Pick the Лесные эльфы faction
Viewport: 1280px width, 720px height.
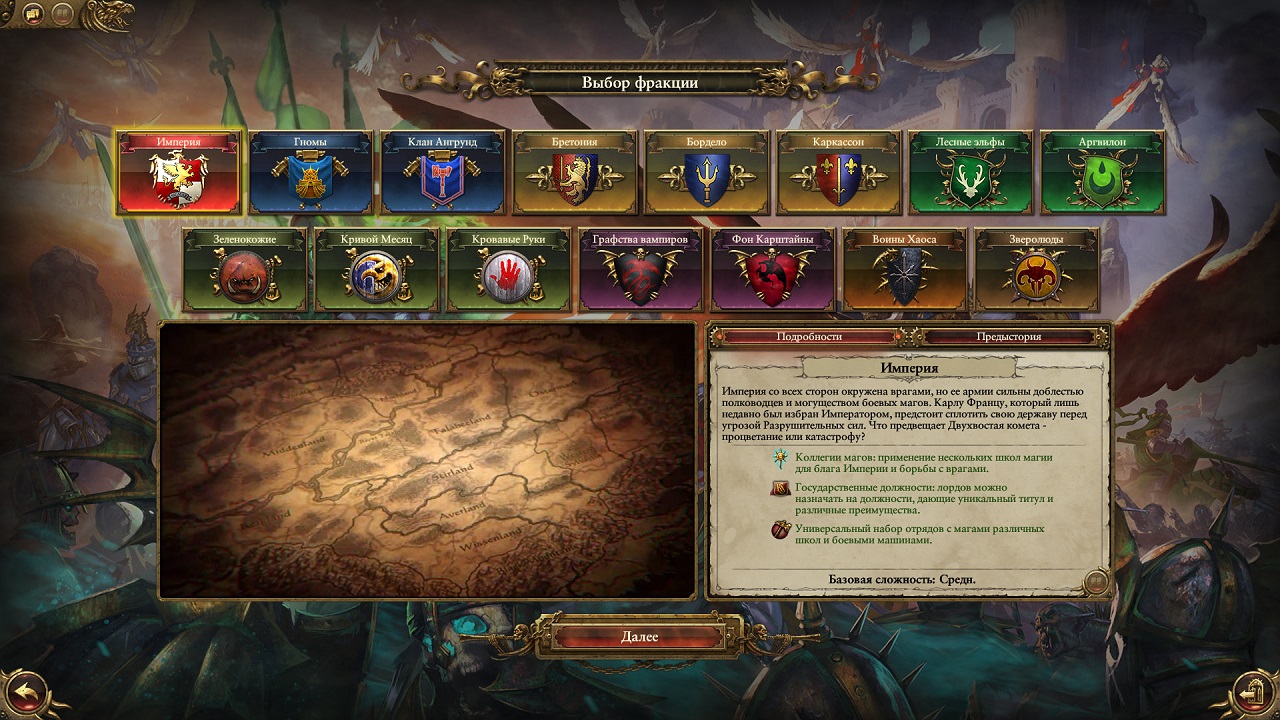tap(971, 172)
